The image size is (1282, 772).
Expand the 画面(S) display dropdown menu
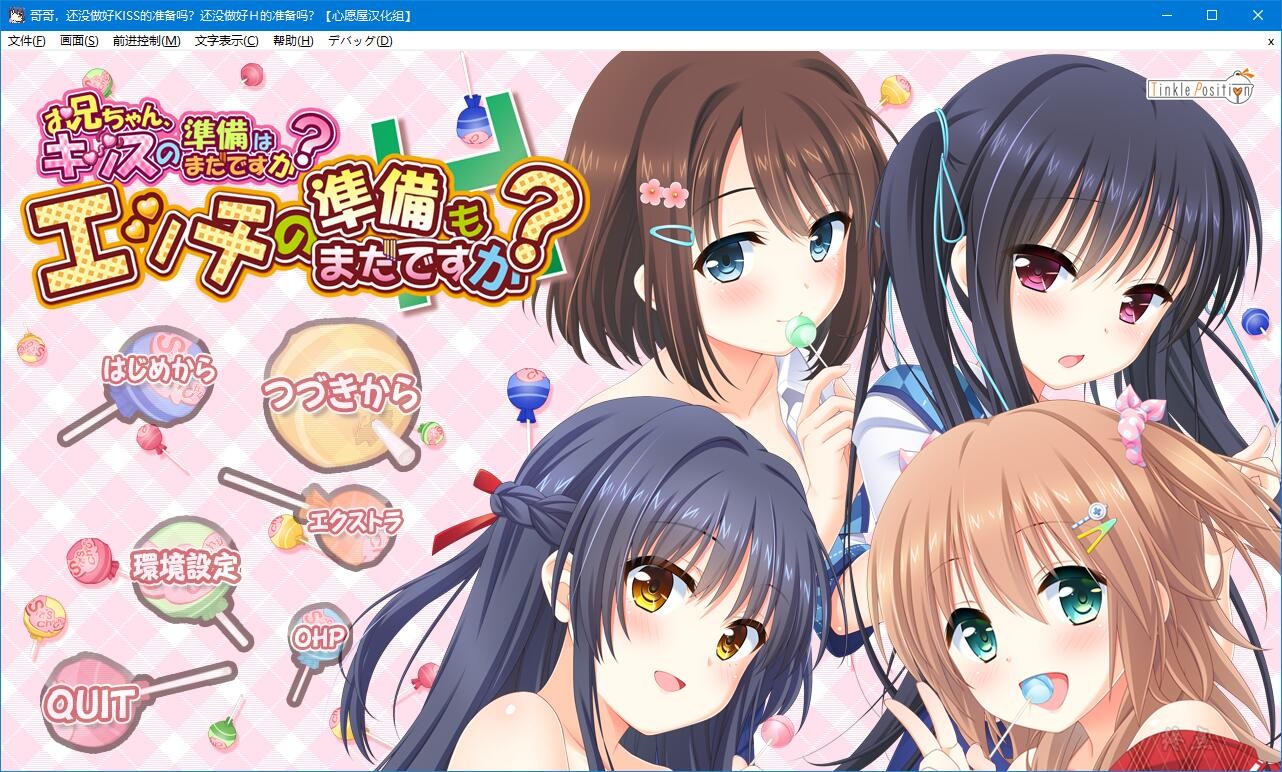point(78,40)
